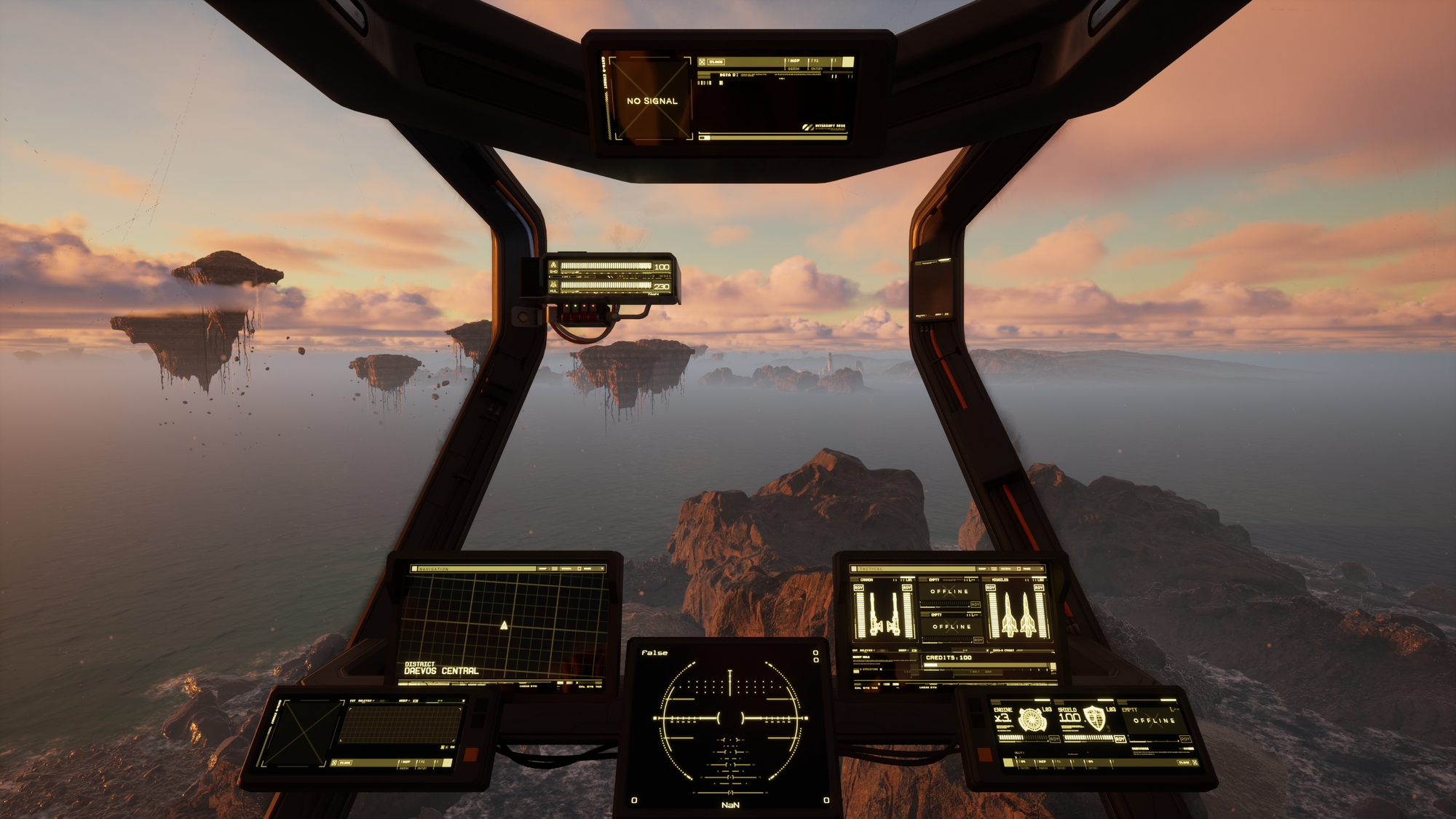This screenshot has height=819, width=1456.
Task: Expand the DLINK dropdown on top display
Action: pos(716,62)
